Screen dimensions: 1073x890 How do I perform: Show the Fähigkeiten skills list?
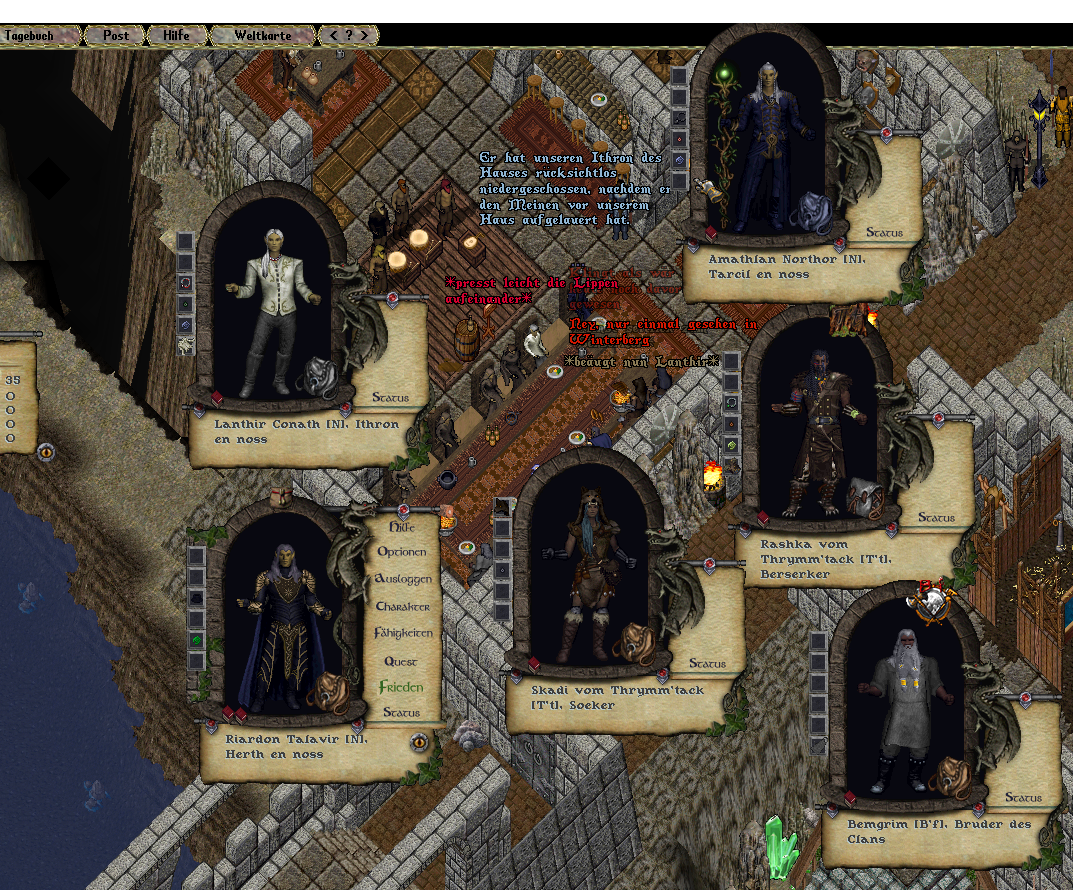point(403,634)
